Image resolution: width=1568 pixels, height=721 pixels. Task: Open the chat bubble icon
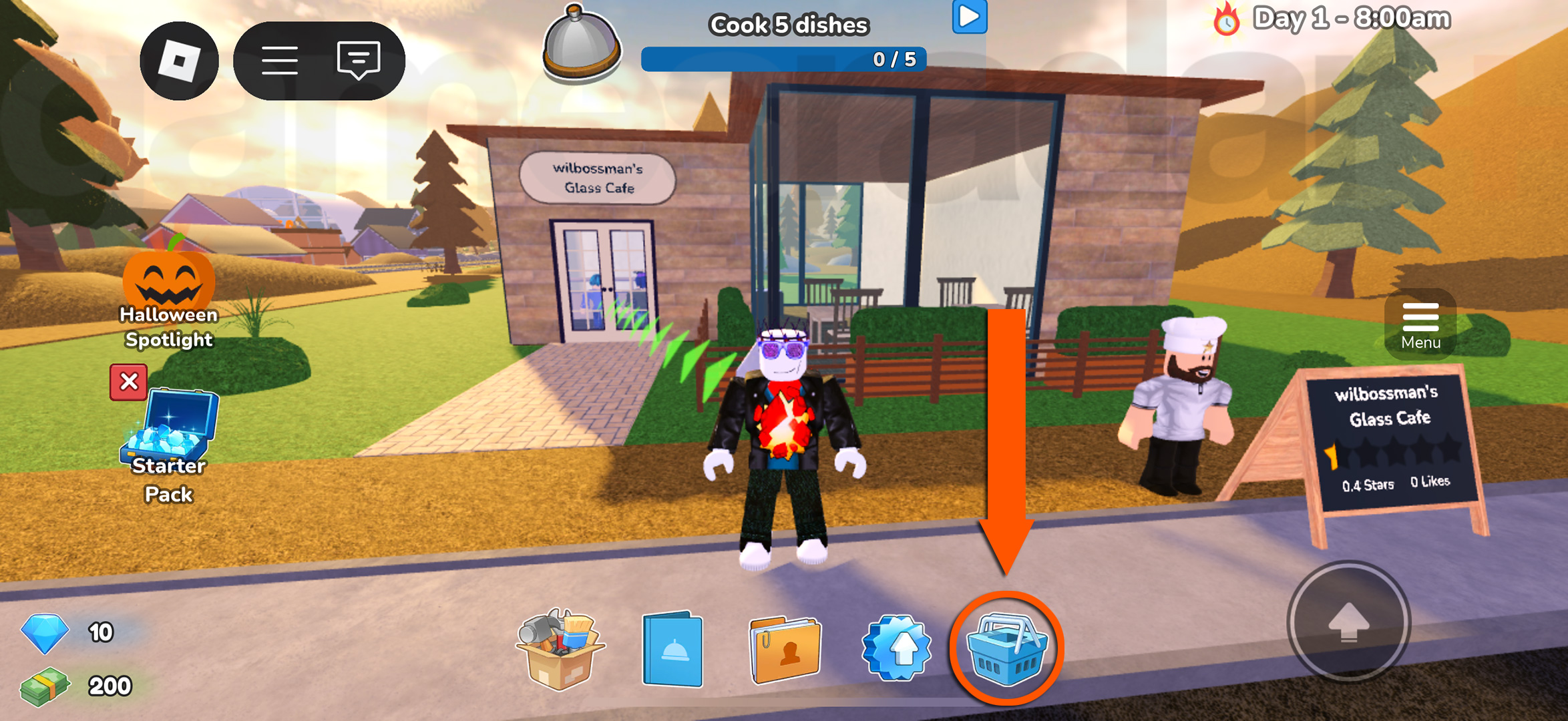tap(359, 60)
